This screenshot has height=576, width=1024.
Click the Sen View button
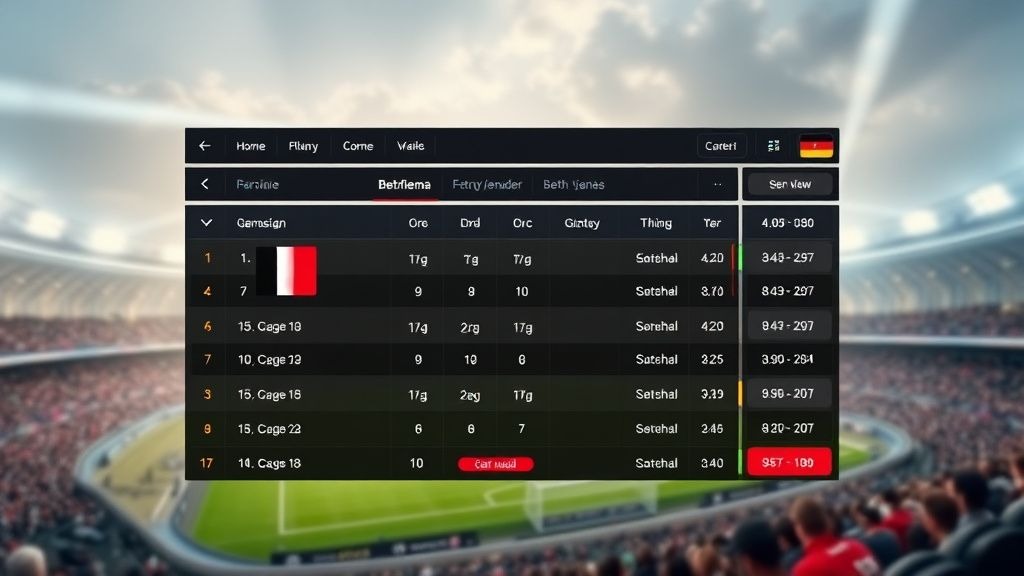click(x=790, y=184)
